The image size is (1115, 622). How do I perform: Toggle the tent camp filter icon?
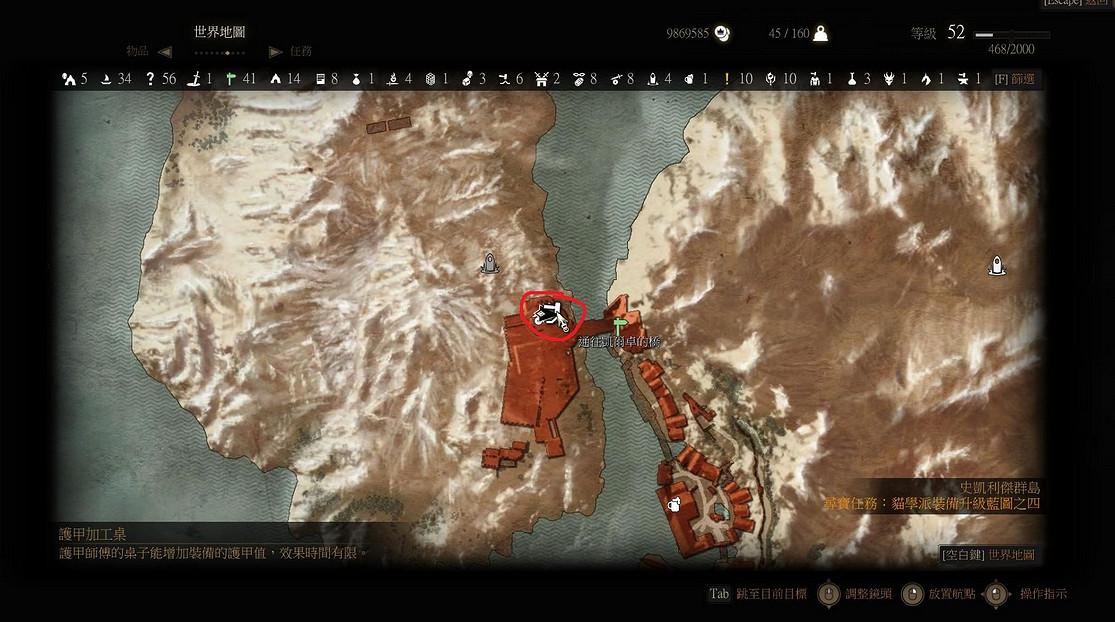click(x=275, y=78)
